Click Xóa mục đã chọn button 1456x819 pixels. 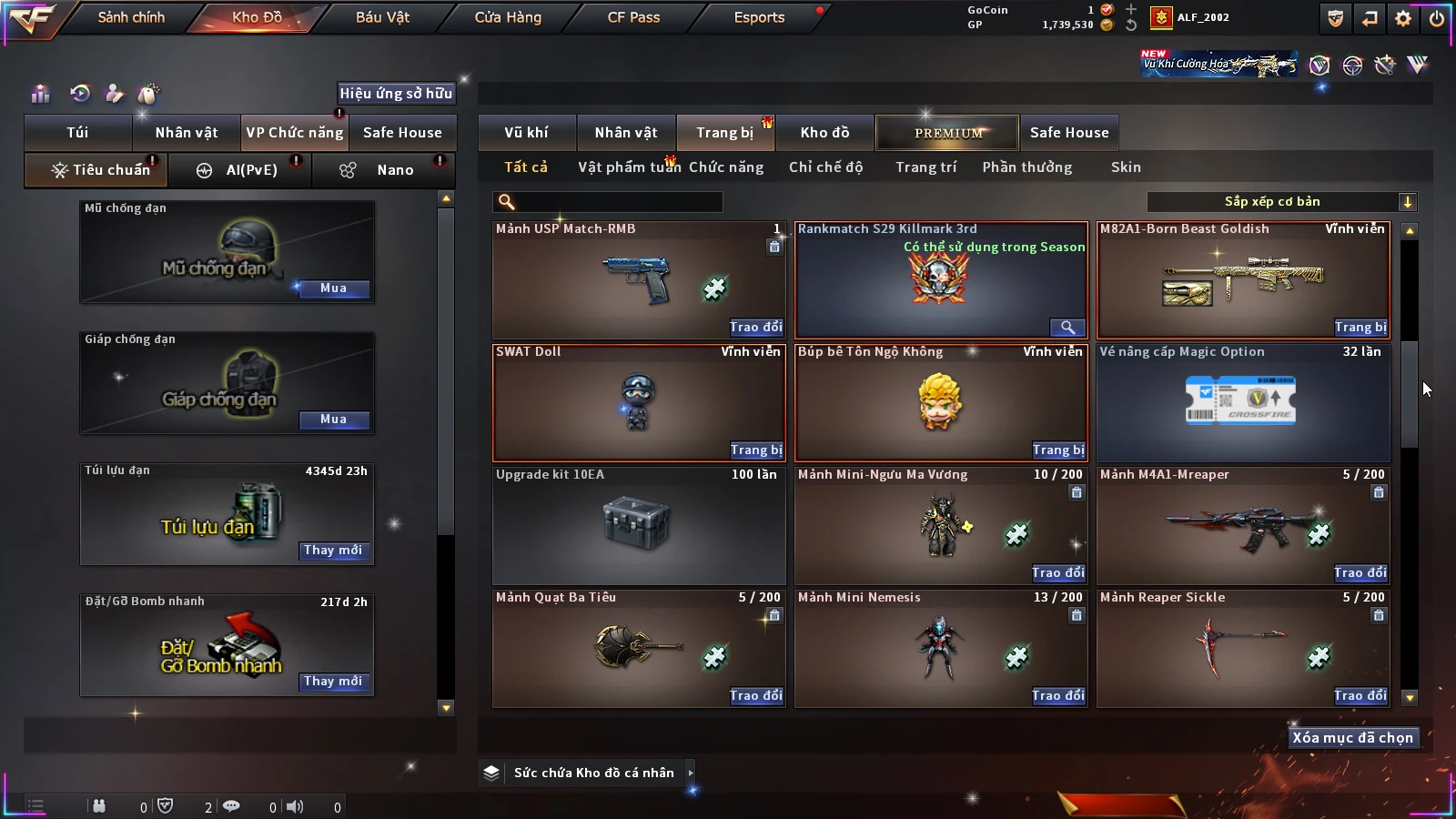(1352, 738)
